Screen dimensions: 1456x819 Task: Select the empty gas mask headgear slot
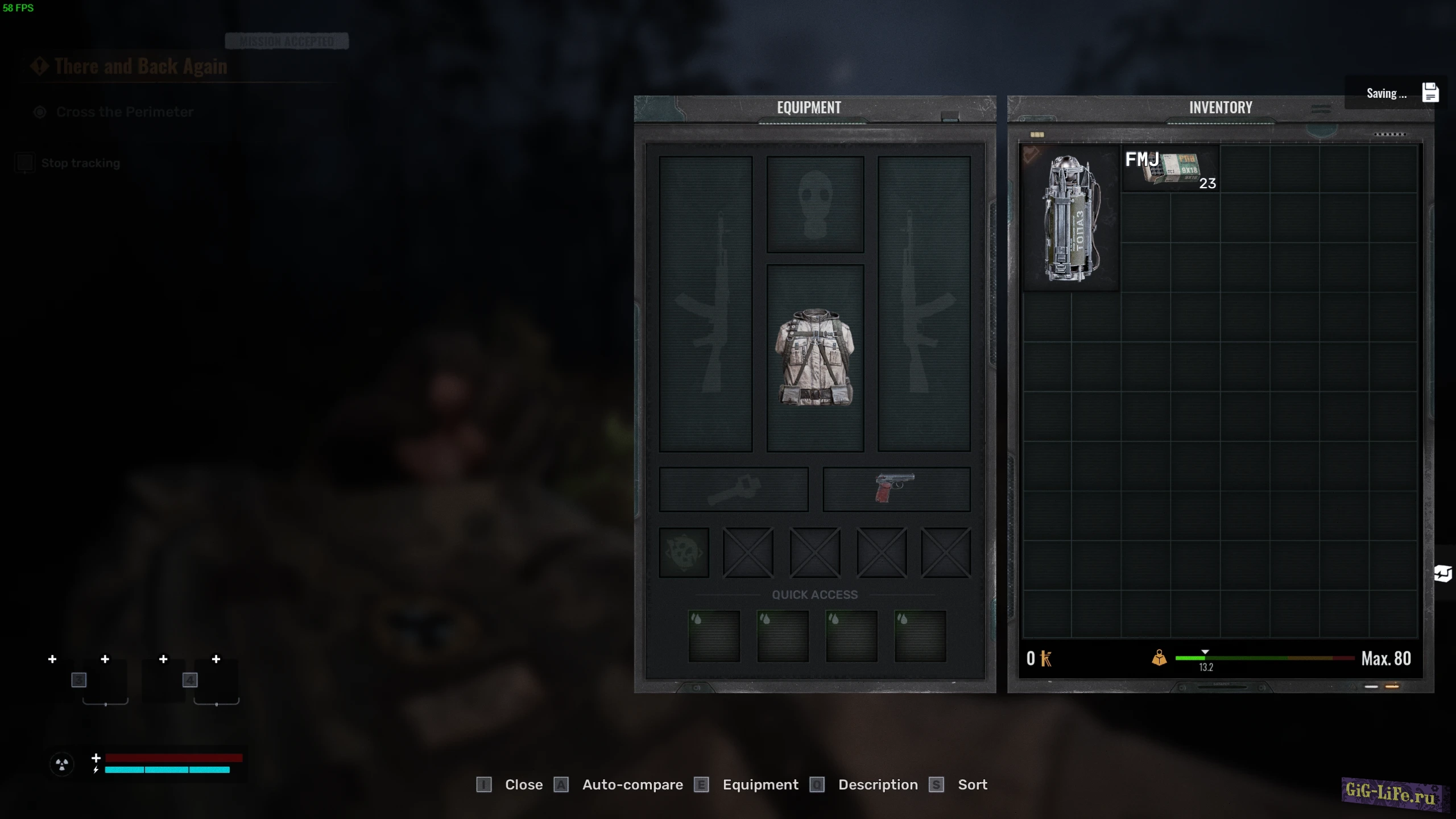pos(814,205)
